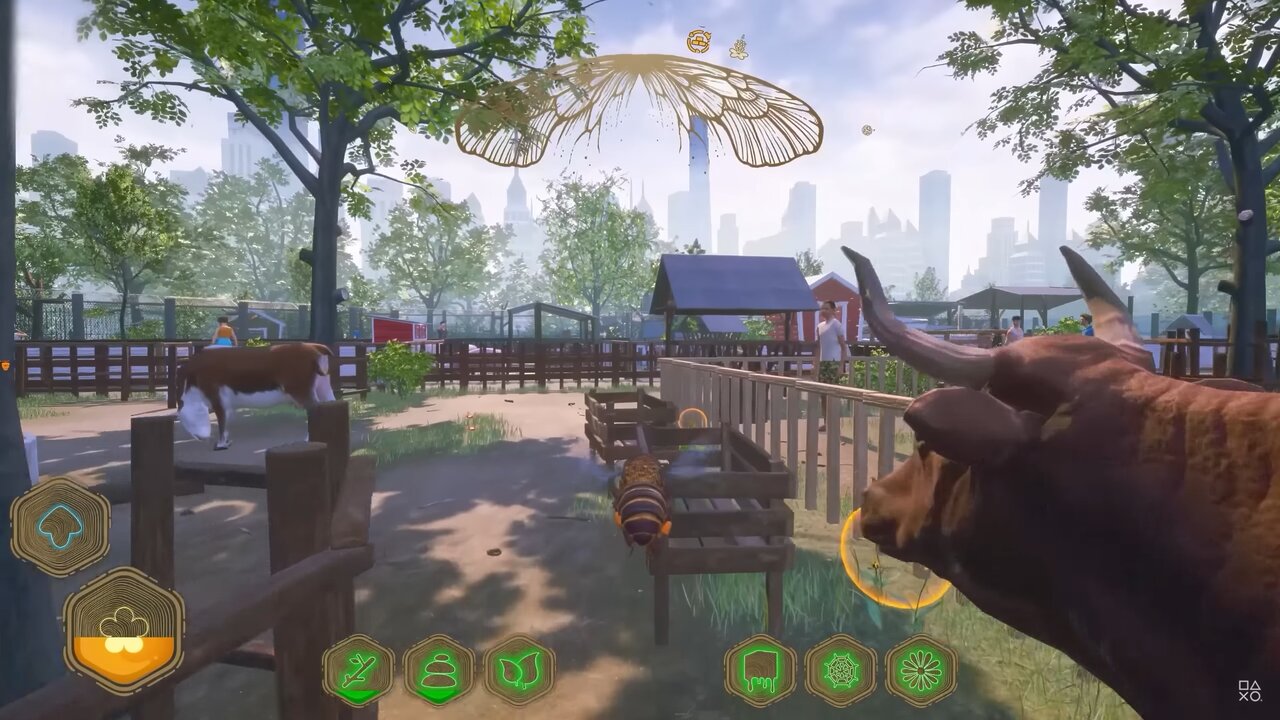Select the flower marker above the wings

pyautogui.click(x=739, y=47)
